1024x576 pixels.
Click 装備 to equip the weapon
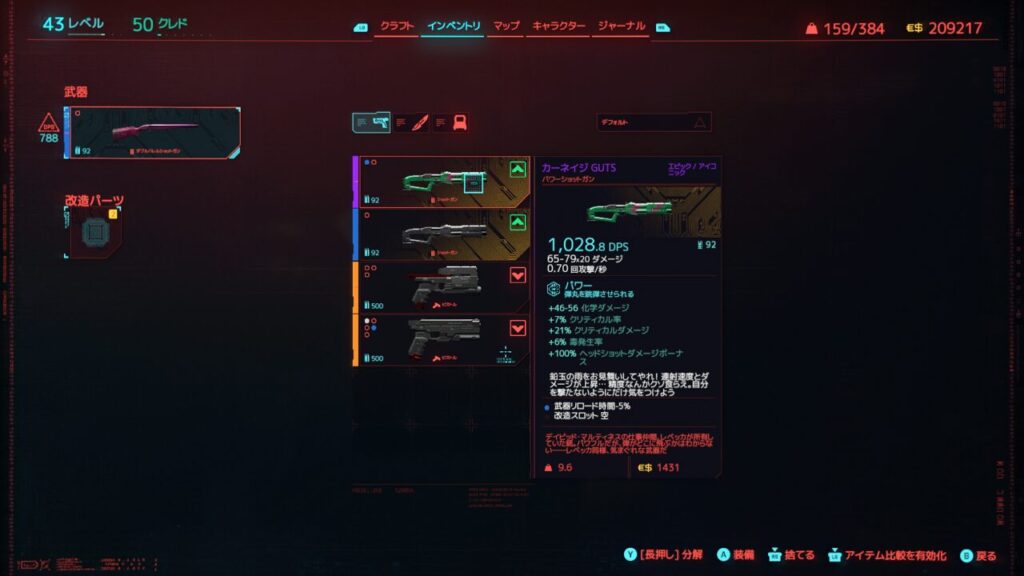coord(738,555)
